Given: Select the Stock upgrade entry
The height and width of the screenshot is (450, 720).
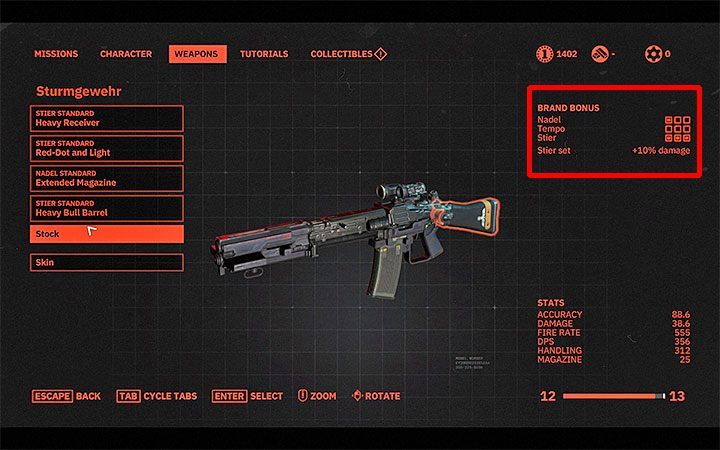Looking at the screenshot, I should [107, 234].
